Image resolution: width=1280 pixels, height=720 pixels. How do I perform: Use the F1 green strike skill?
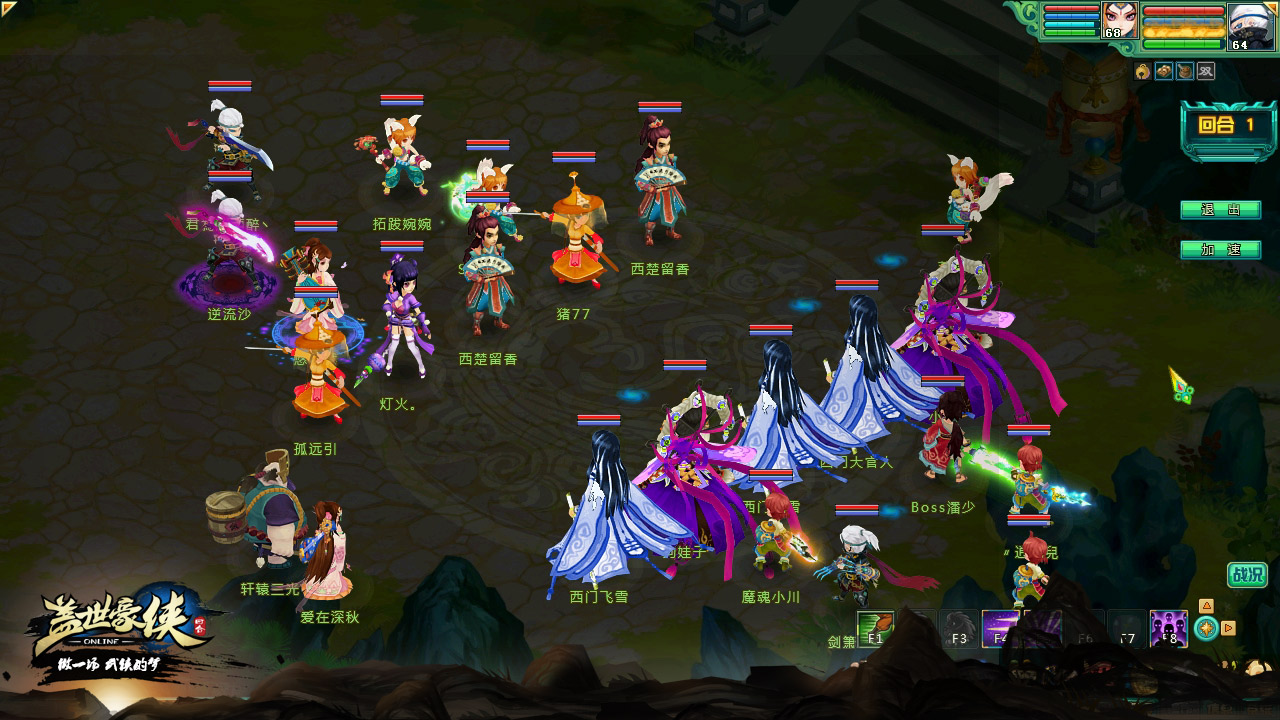tap(875, 628)
